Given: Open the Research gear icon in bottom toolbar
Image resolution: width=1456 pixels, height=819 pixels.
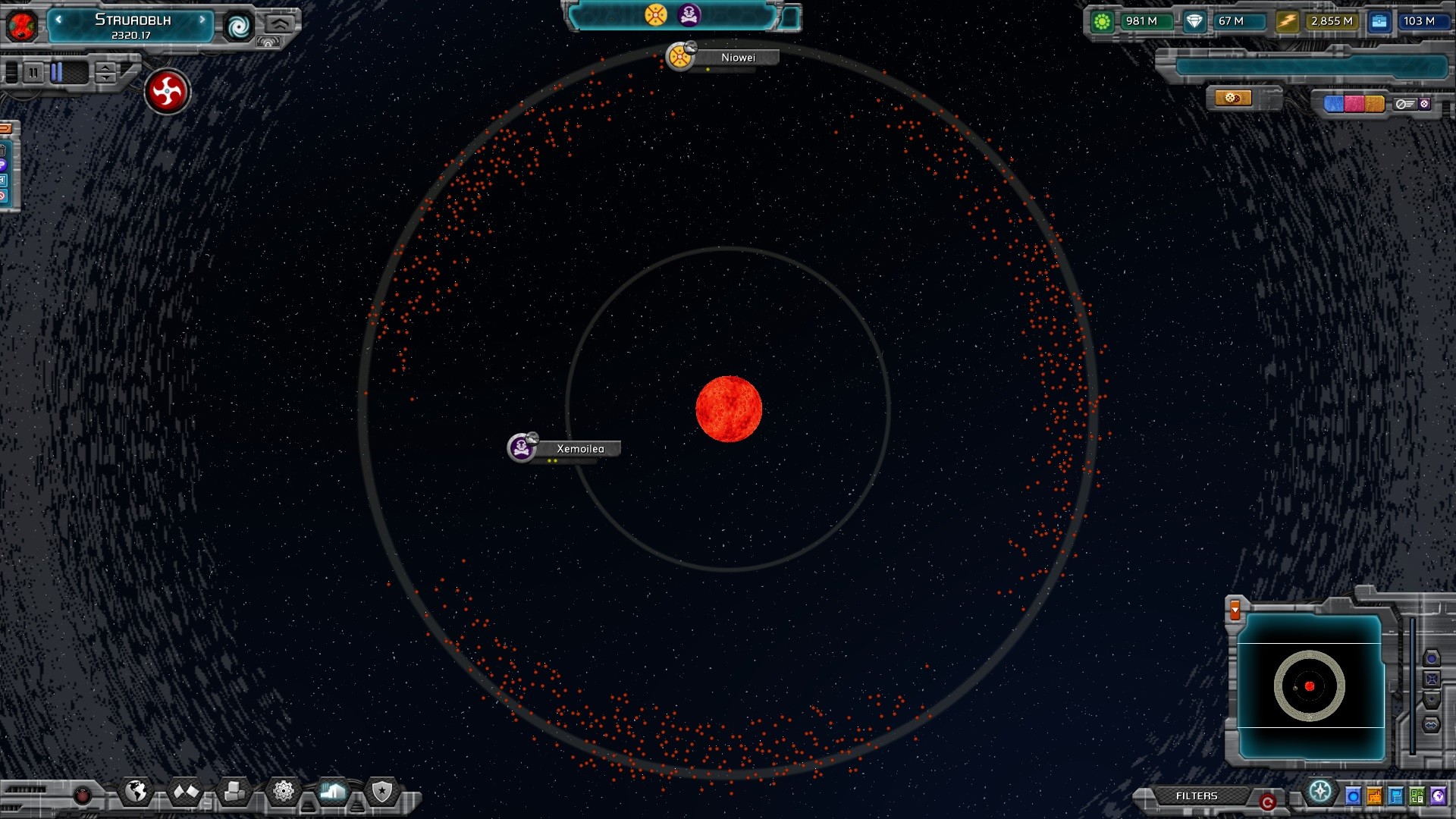Looking at the screenshot, I should click(283, 791).
